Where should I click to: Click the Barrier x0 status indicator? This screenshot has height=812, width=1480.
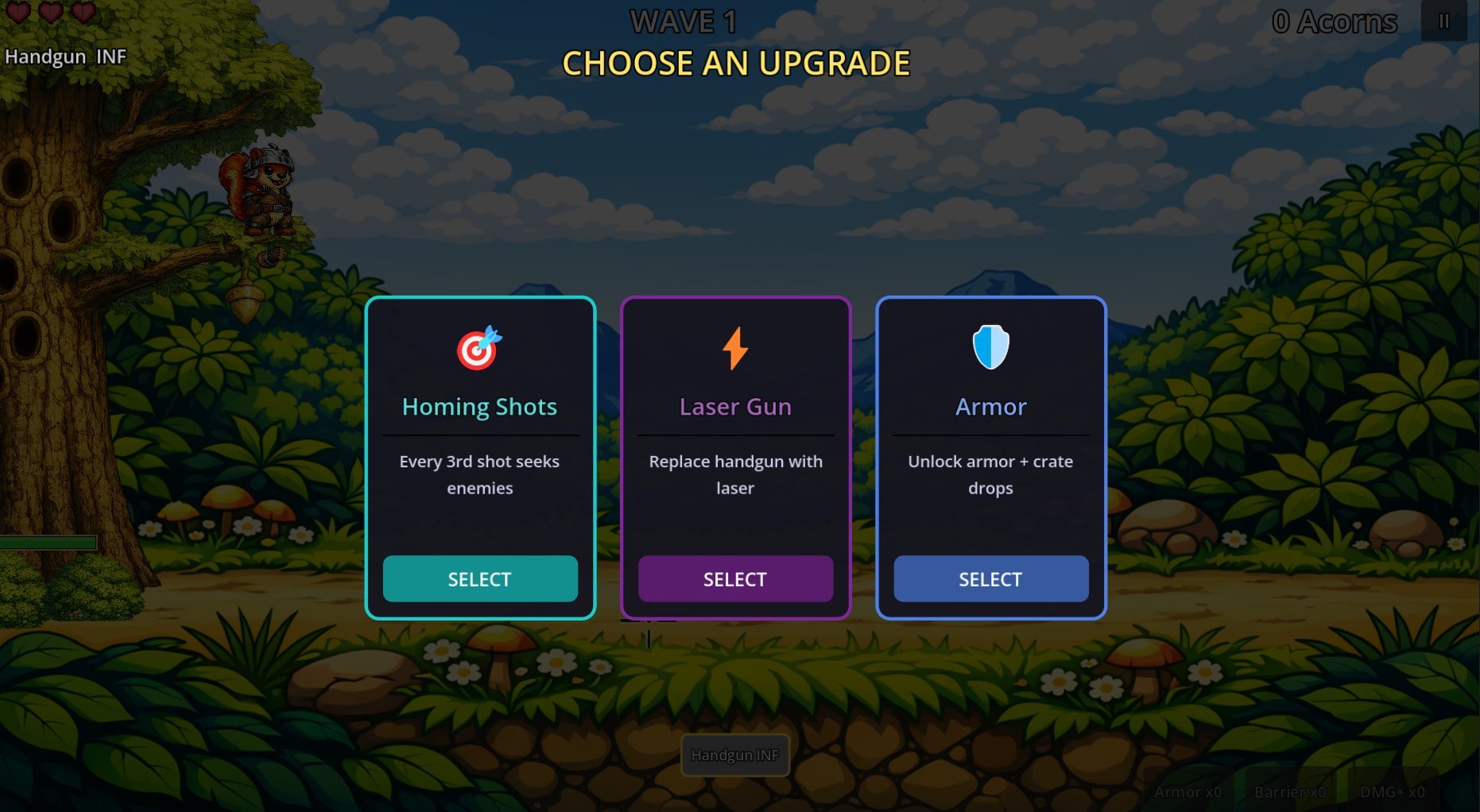tap(1289, 792)
